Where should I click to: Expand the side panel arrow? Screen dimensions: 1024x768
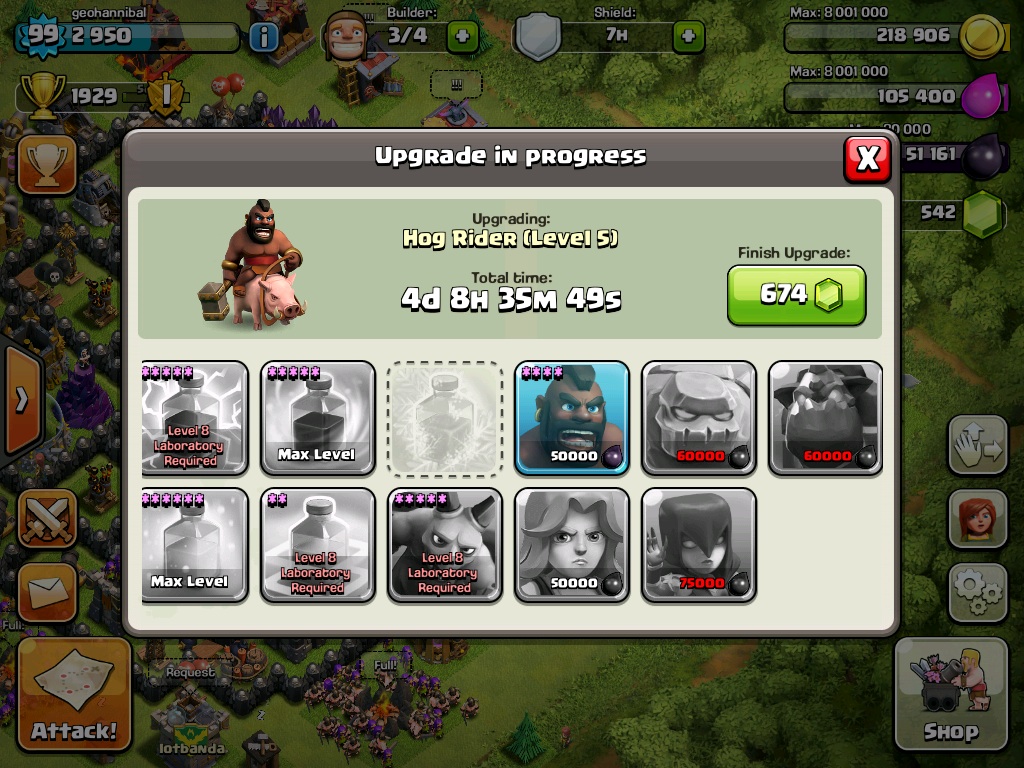[x=20, y=400]
